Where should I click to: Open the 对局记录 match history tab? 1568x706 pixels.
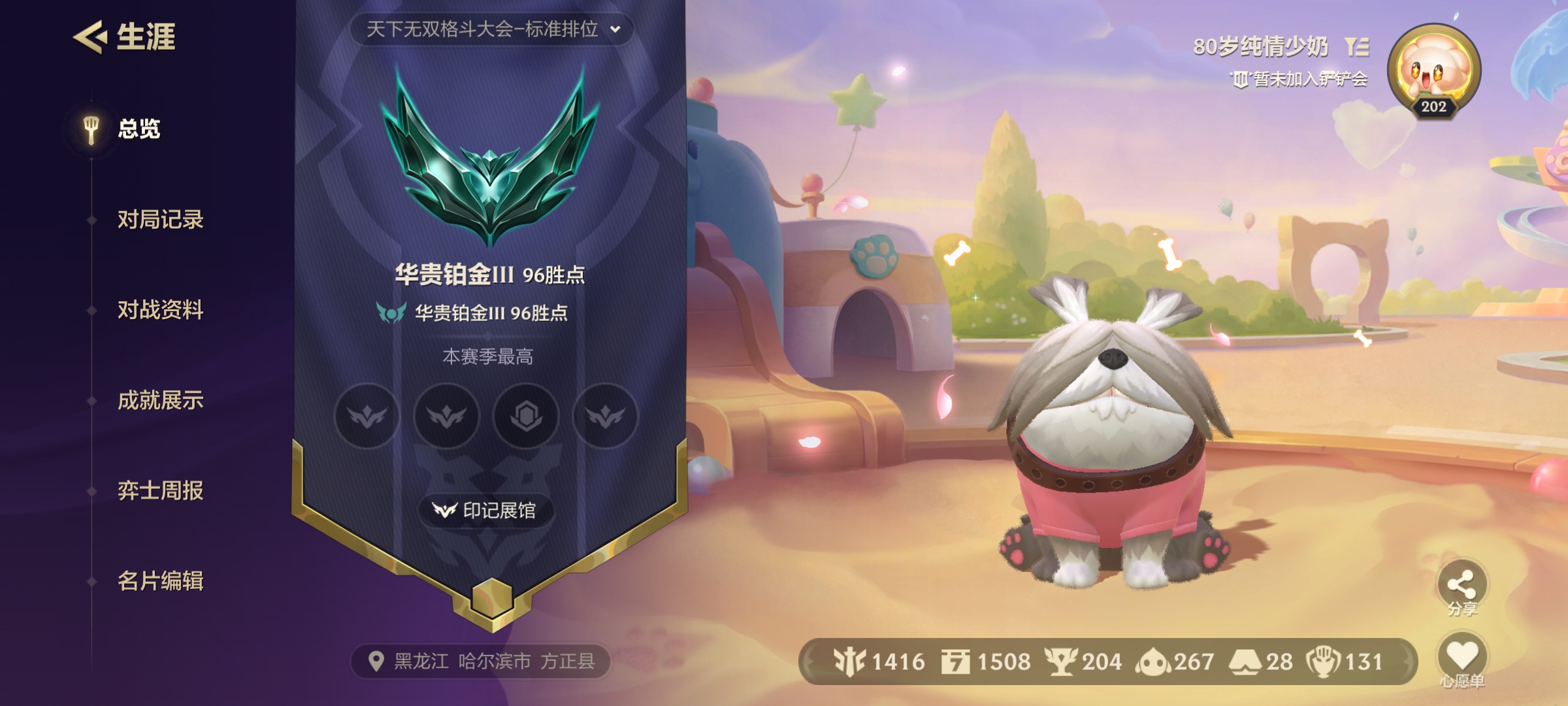(x=160, y=220)
